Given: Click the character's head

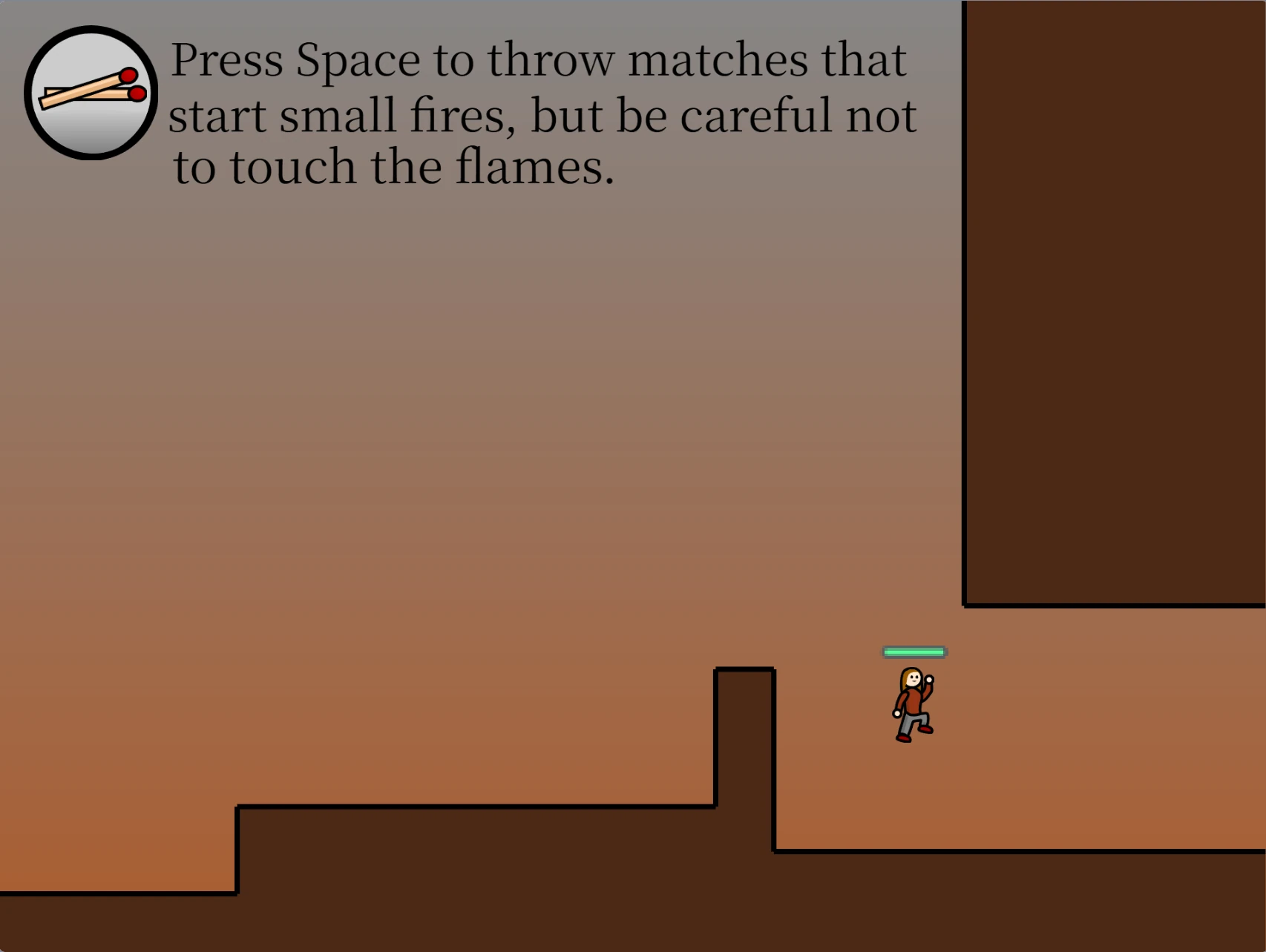Looking at the screenshot, I should tap(912, 679).
